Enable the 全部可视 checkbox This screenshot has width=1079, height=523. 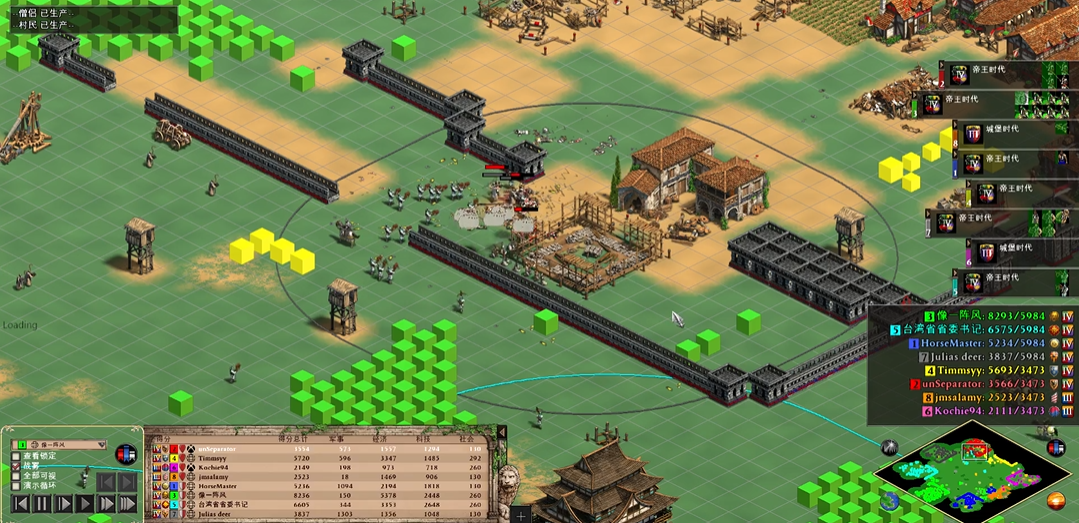15,477
